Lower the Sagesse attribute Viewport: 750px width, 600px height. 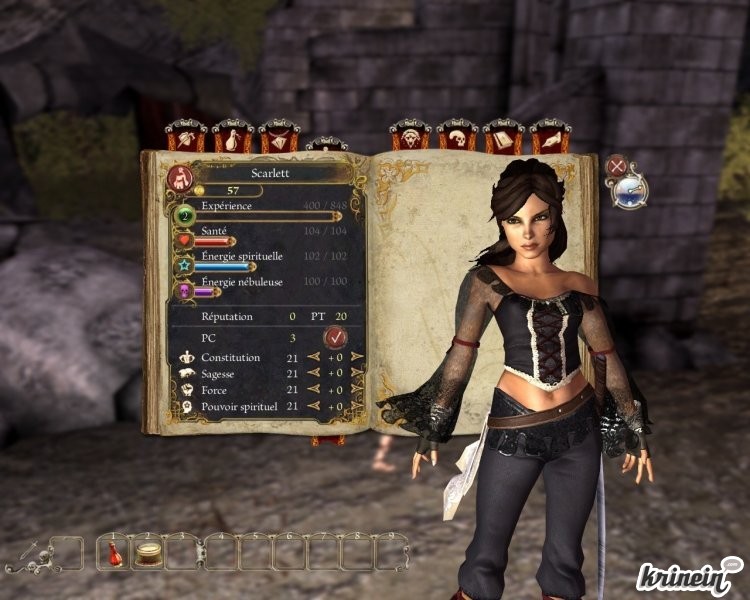[314, 373]
